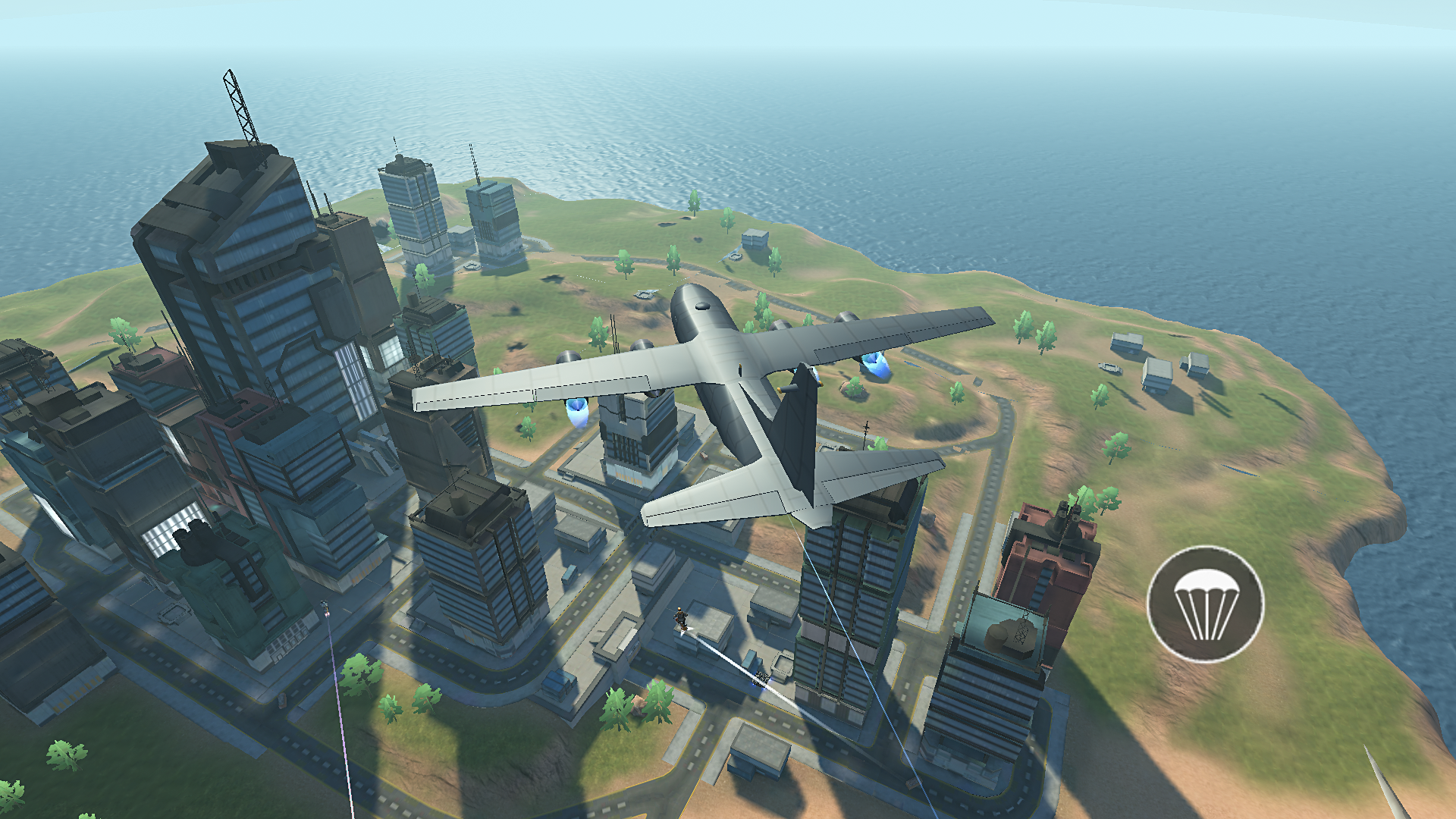Click the helicopter pad near the hill

tap(646, 293)
